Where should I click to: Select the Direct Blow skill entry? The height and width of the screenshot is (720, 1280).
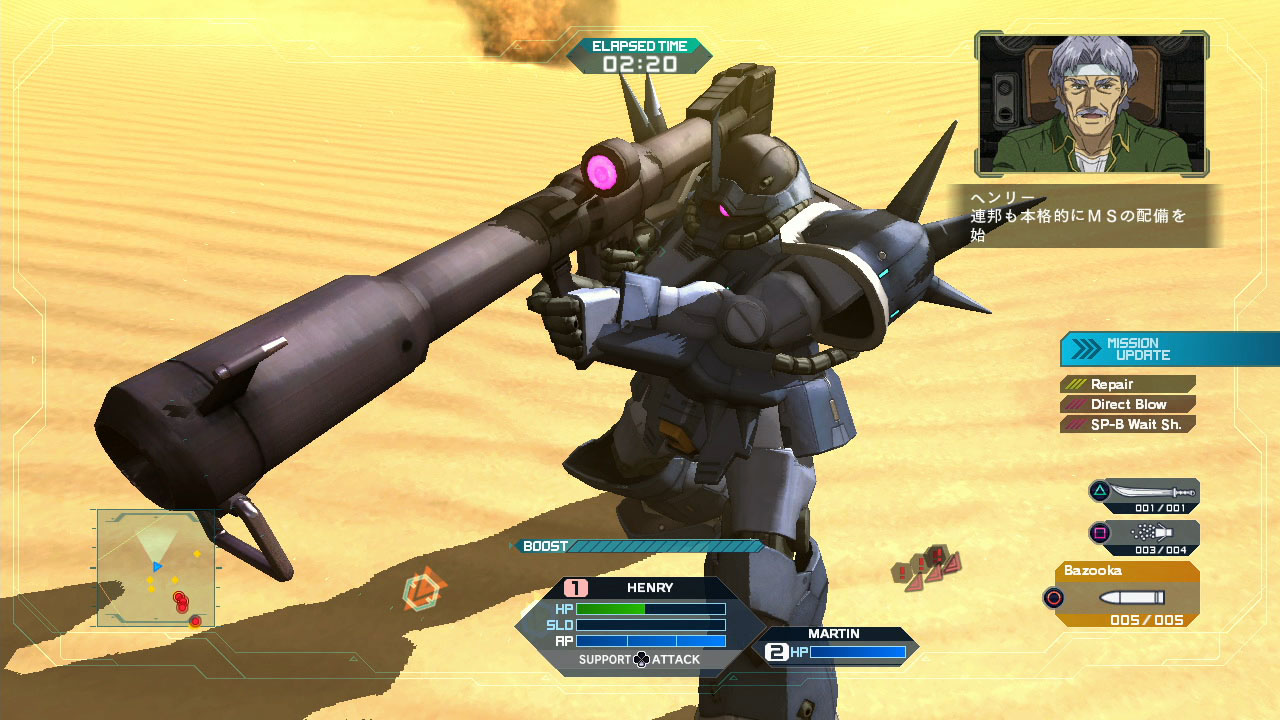click(x=1128, y=404)
